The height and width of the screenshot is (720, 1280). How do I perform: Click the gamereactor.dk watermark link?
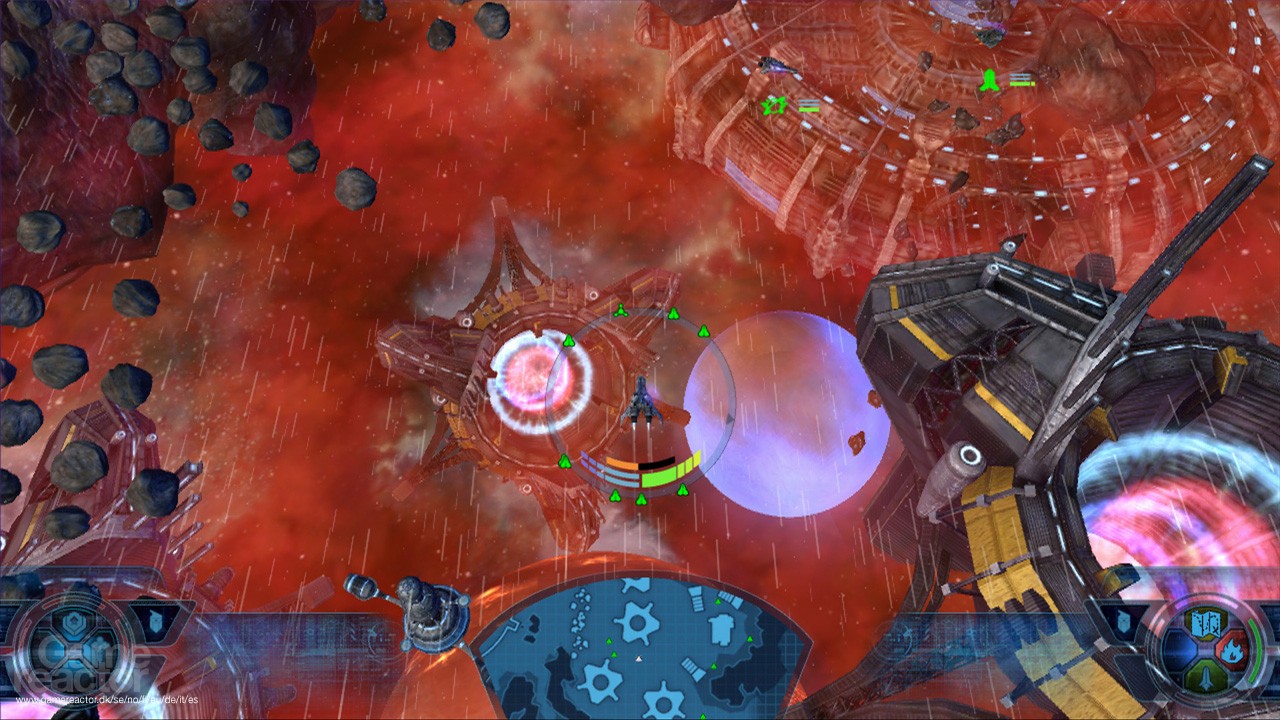tap(107, 699)
